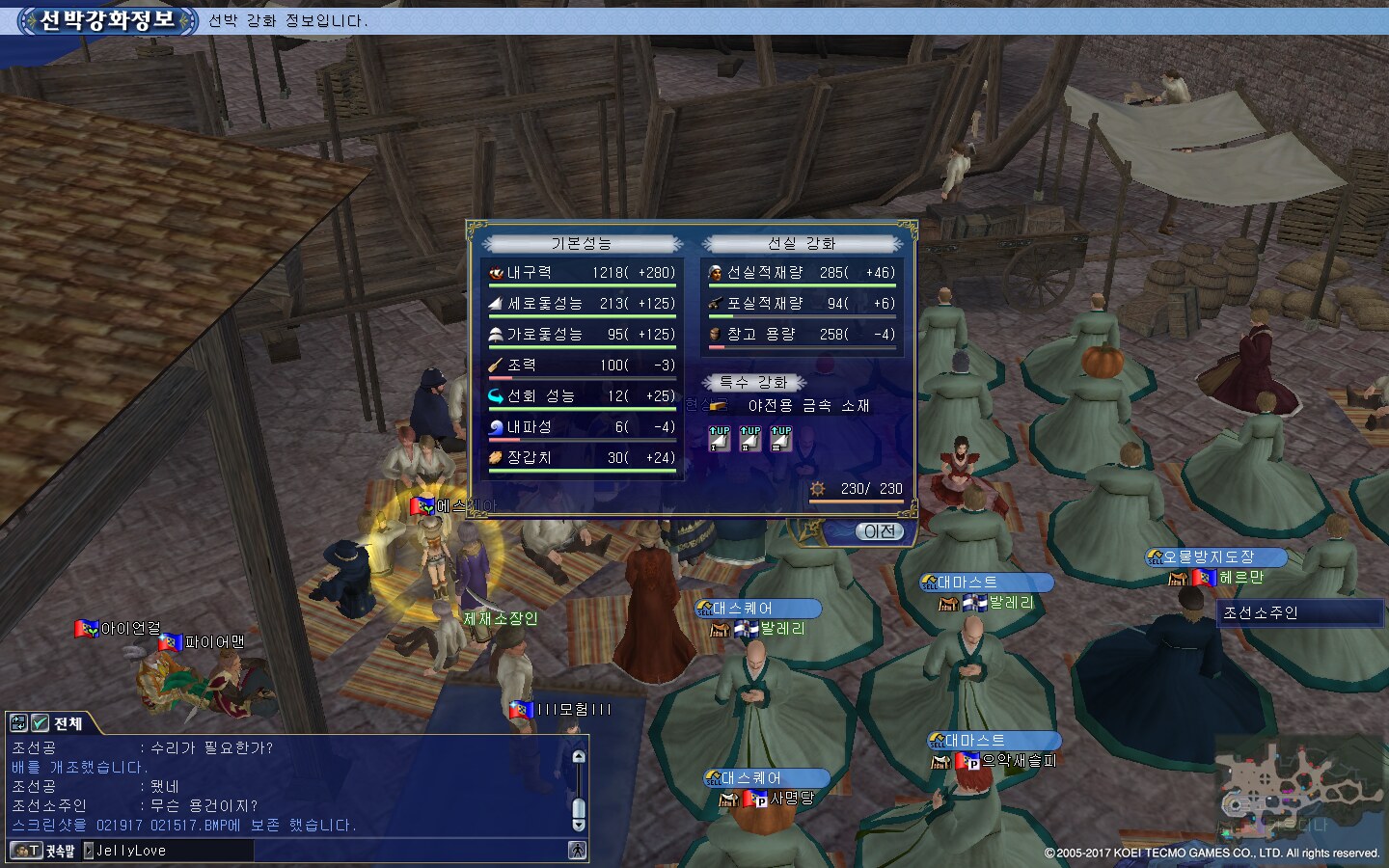Select the sail upgrade II icon
The width and height of the screenshot is (1389, 868).
click(x=750, y=439)
